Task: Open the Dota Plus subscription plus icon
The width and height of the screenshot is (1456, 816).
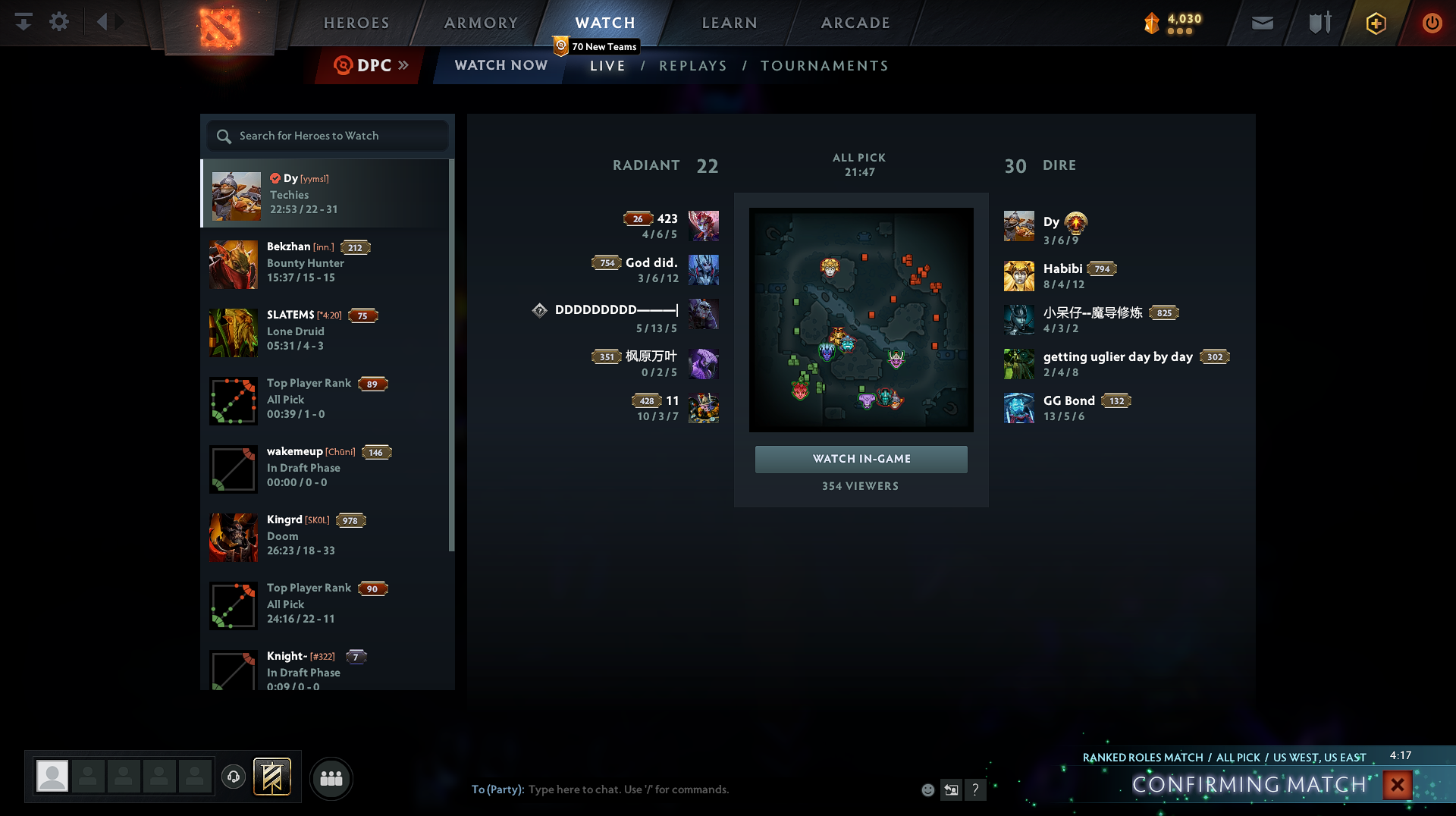Action: pyautogui.click(x=1376, y=23)
